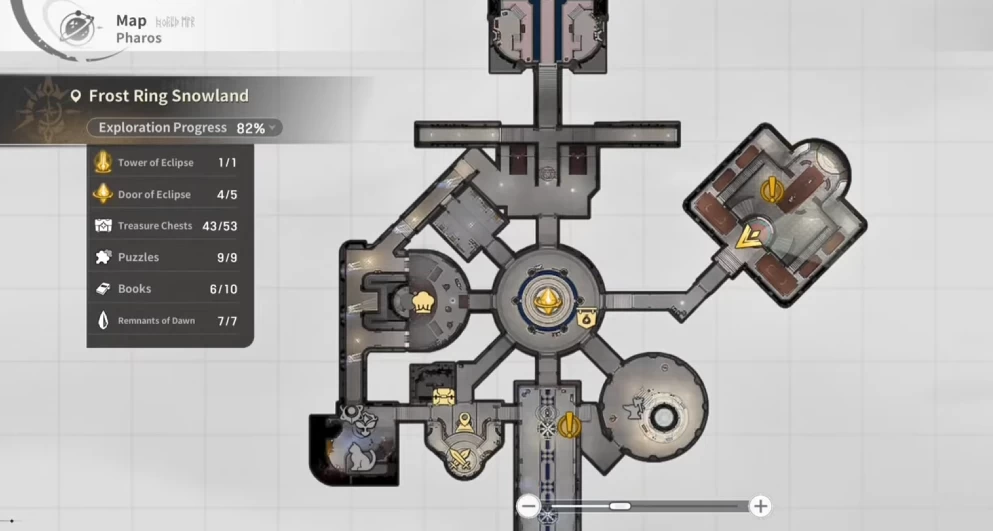Image resolution: width=993 pixels, height=531 pixels.
Task: Click the yellow arrow player position marker
Action: pyautogui.click(x=747, y=238)
